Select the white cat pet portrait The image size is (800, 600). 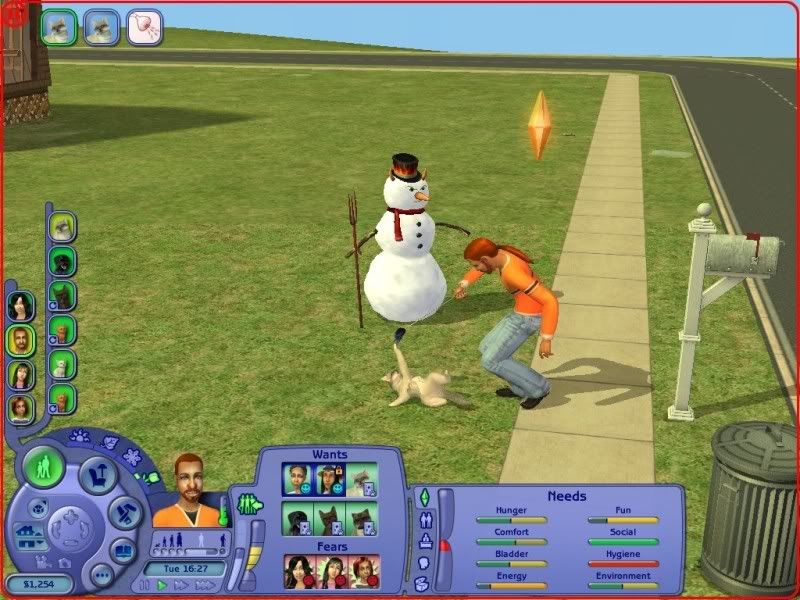coord(62,364)
